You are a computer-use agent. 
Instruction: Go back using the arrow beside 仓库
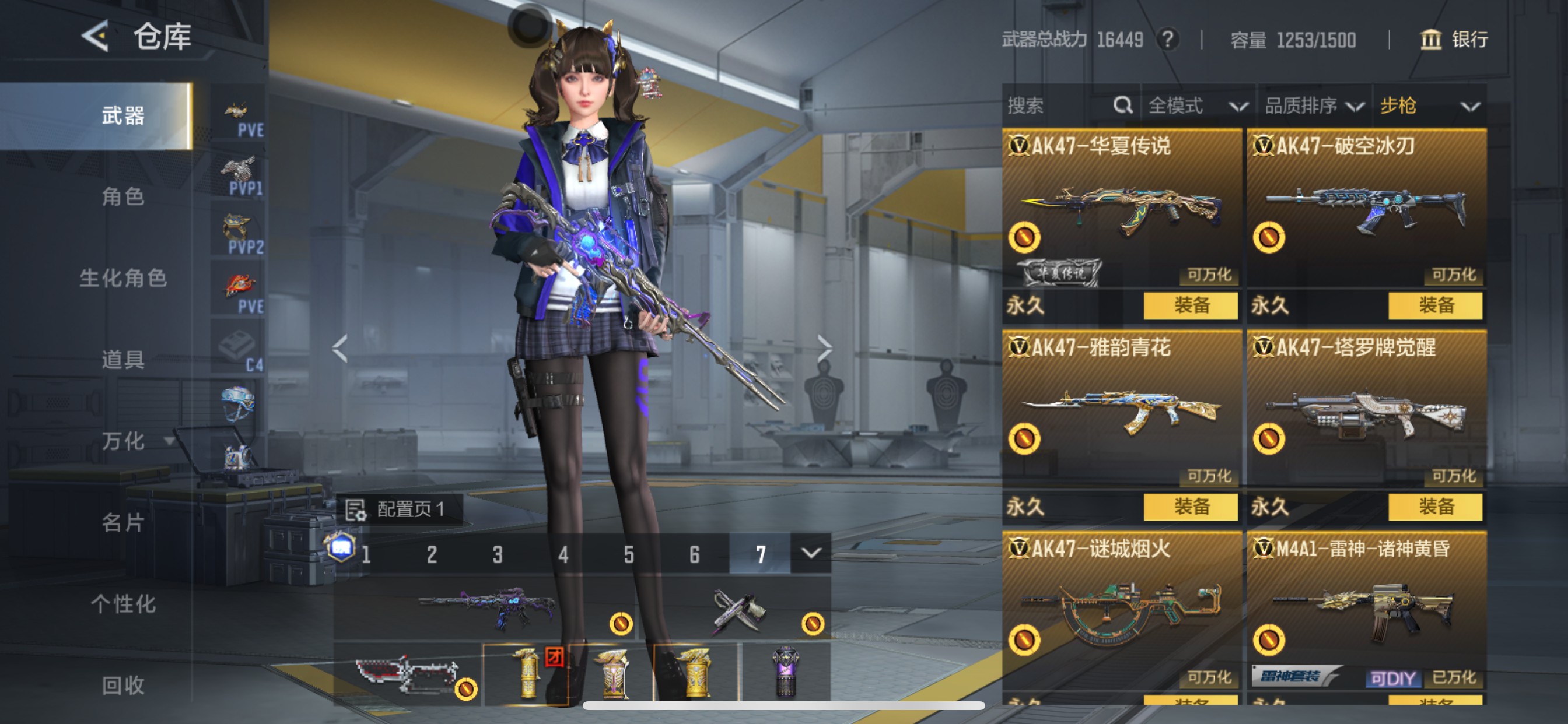(x=96, y=37)
